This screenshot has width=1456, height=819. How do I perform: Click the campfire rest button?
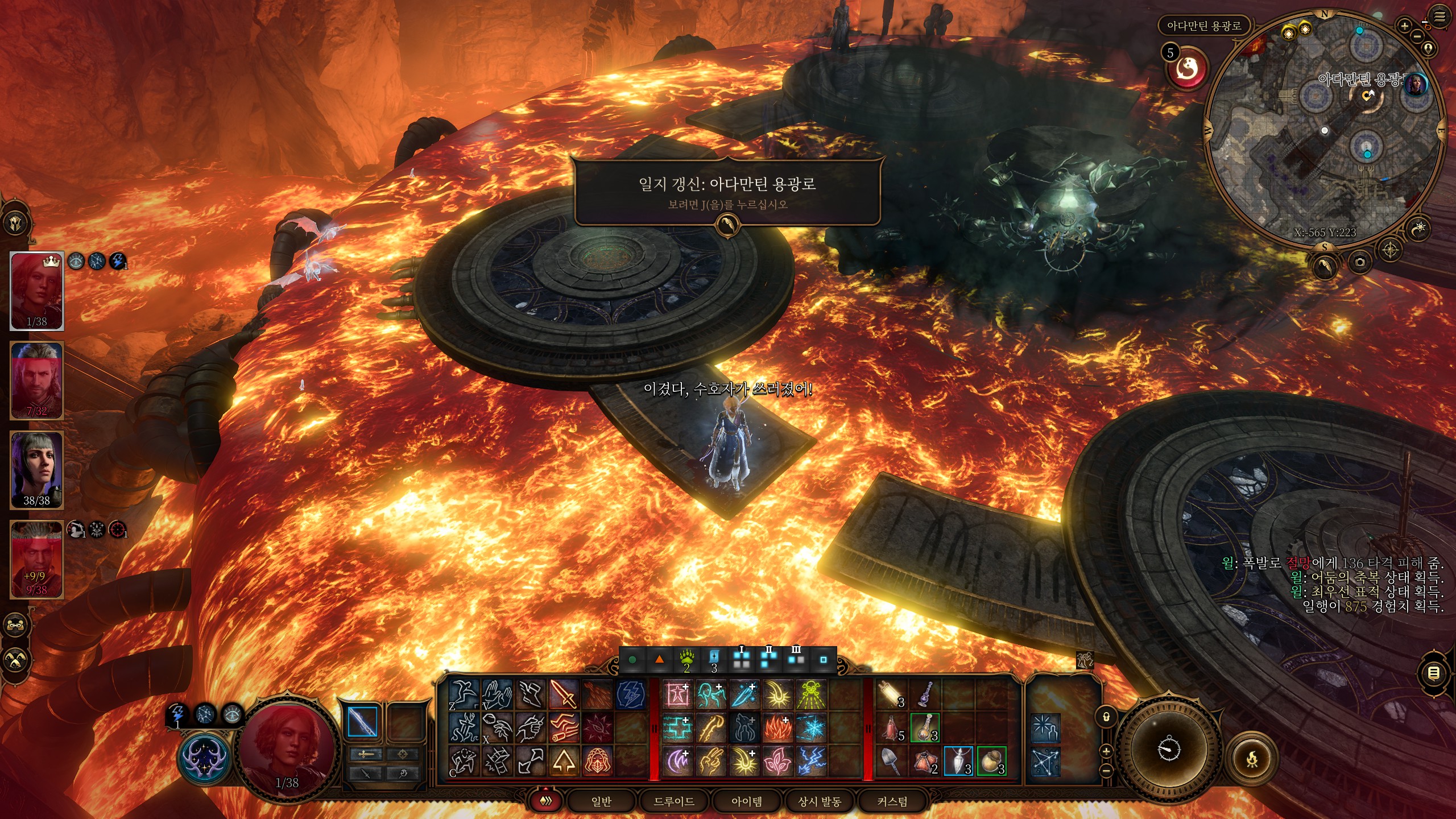coord(1252,759)
